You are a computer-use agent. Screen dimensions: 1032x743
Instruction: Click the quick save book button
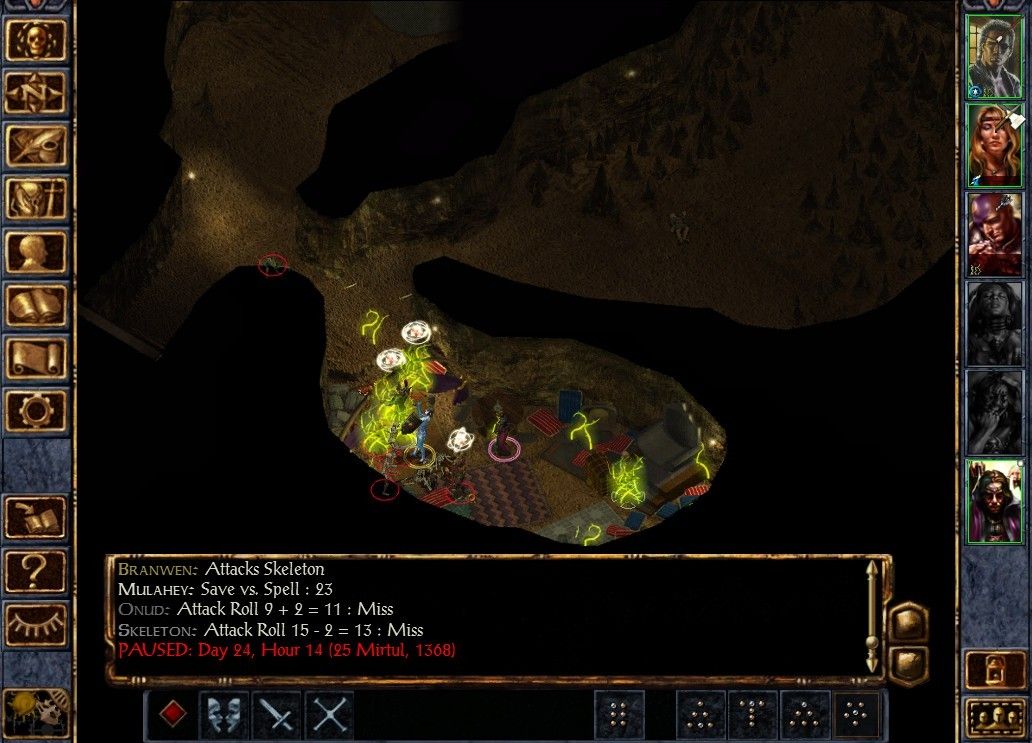click(x=37, y=517)
